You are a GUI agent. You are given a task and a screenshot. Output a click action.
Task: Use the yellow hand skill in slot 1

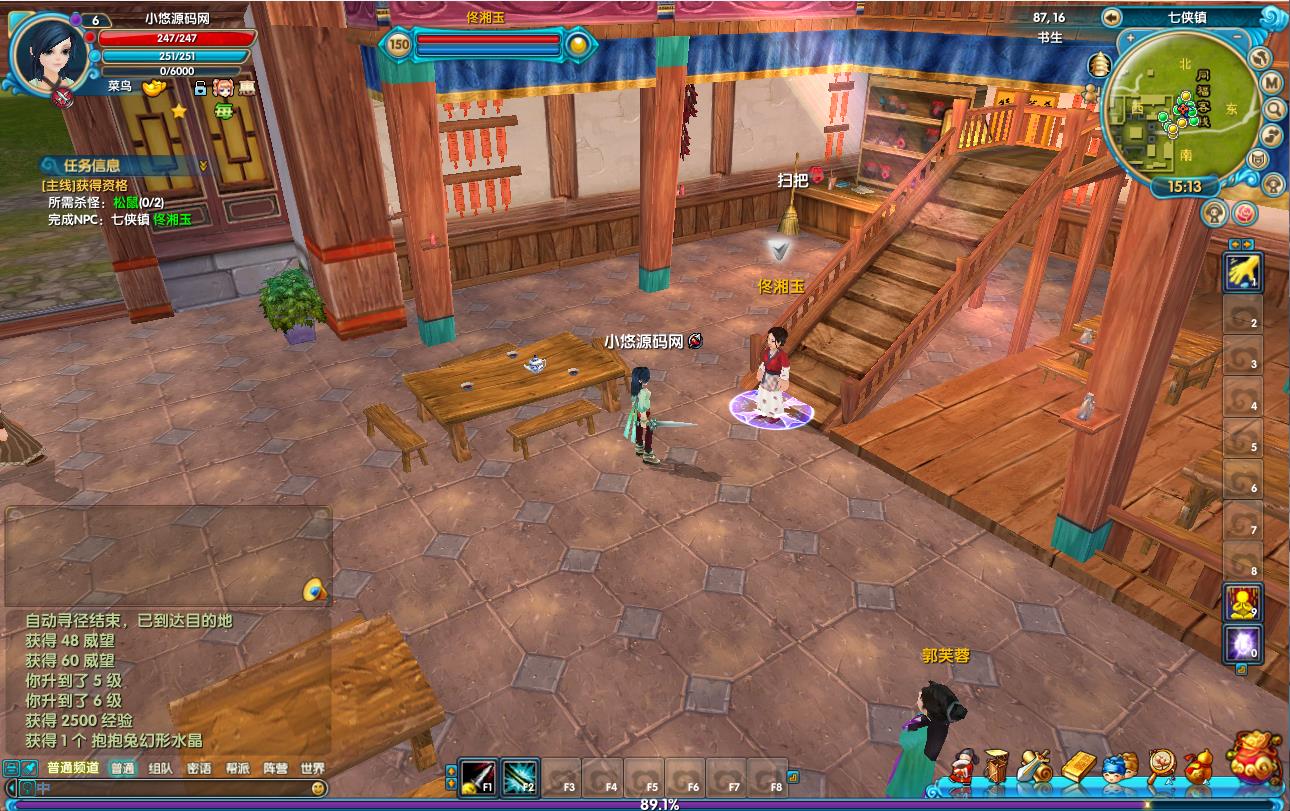(1243, 271)
